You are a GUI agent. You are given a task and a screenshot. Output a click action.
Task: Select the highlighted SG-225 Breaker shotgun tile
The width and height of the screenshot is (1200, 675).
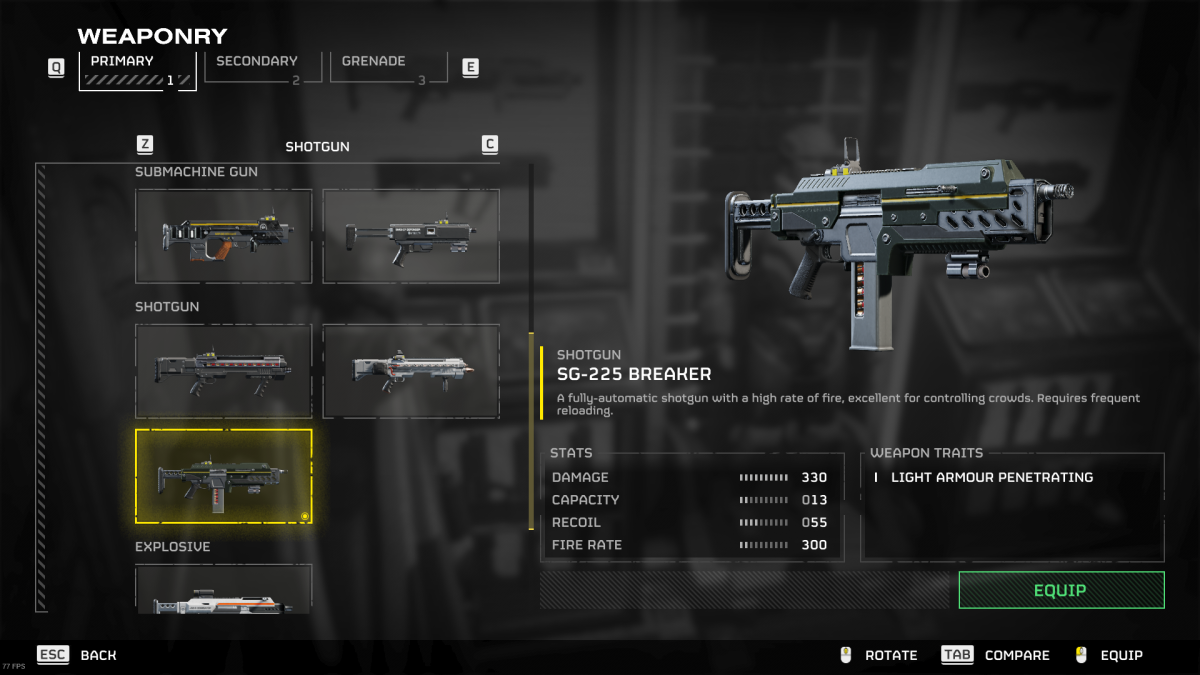click(x=224, y=476)
